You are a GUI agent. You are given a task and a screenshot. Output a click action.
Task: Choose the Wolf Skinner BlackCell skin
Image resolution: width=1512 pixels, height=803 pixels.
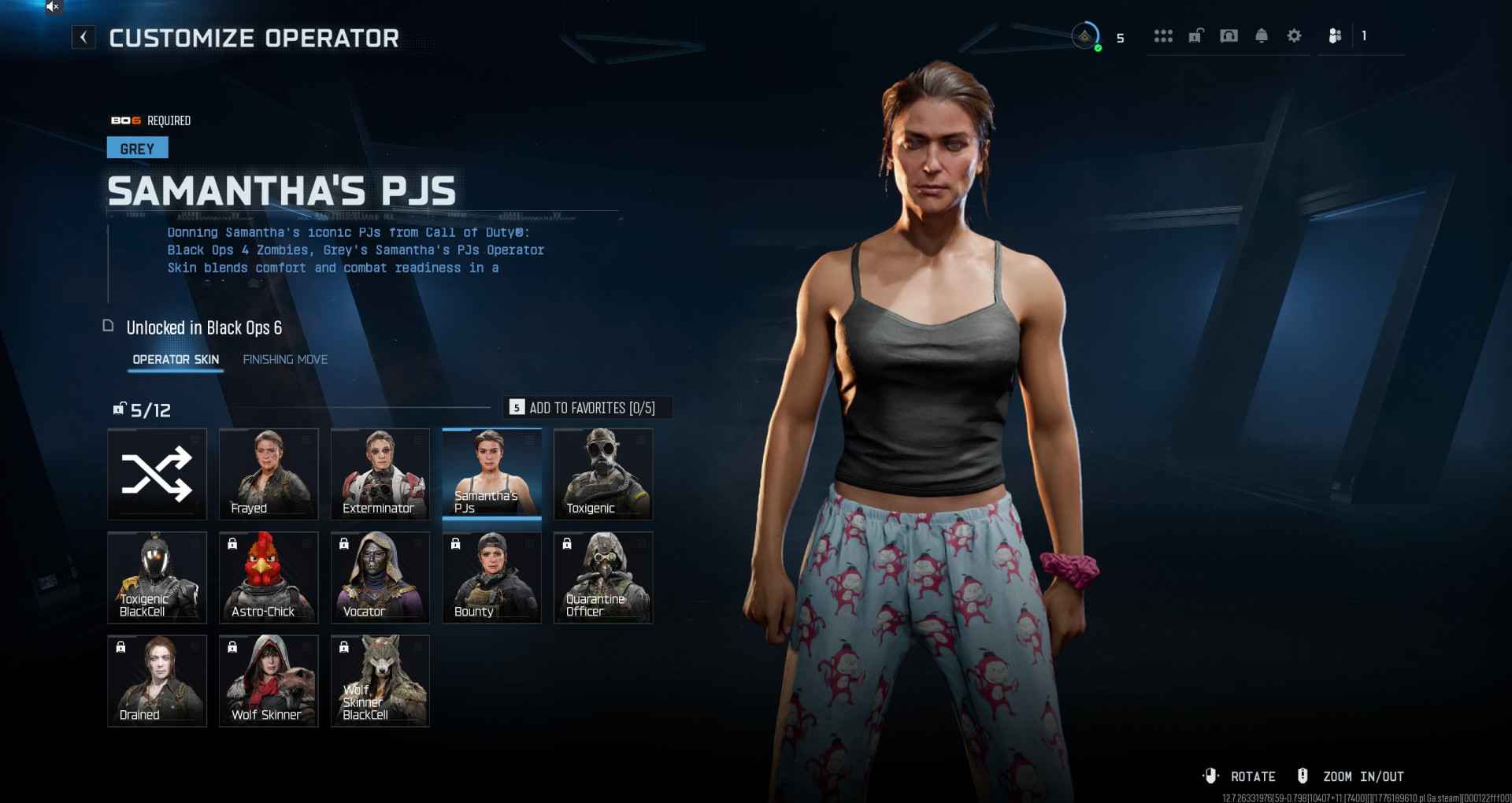click(380, 680)
